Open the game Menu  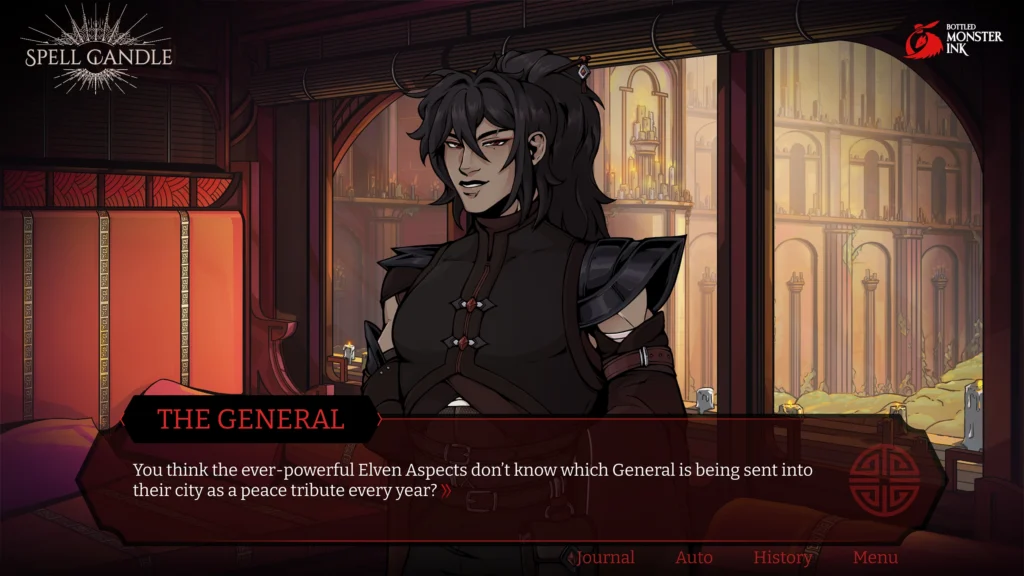point(875,558)
